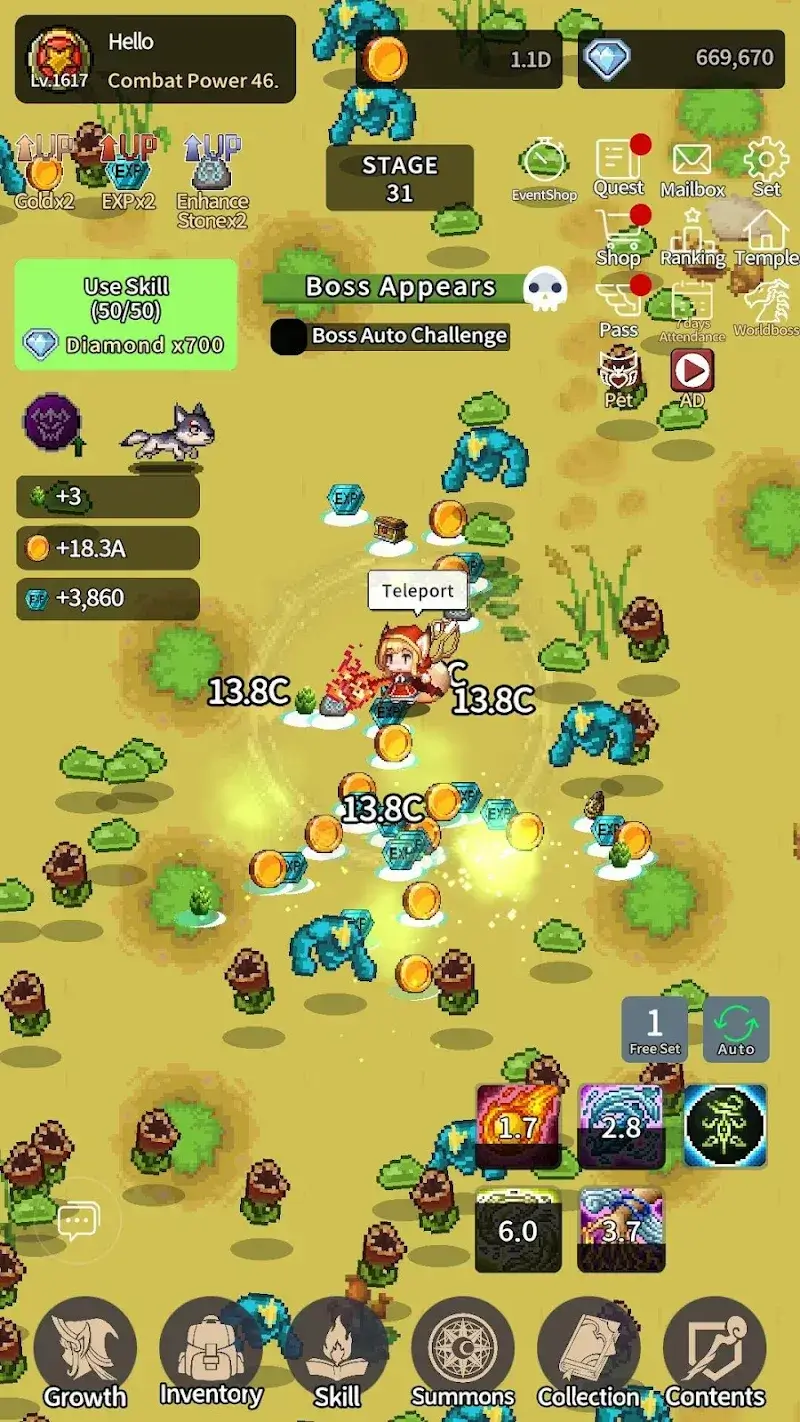The image size is (800, 1422).
Task: Toggle the Auto skill button
Action: [x=736, y=1029]
